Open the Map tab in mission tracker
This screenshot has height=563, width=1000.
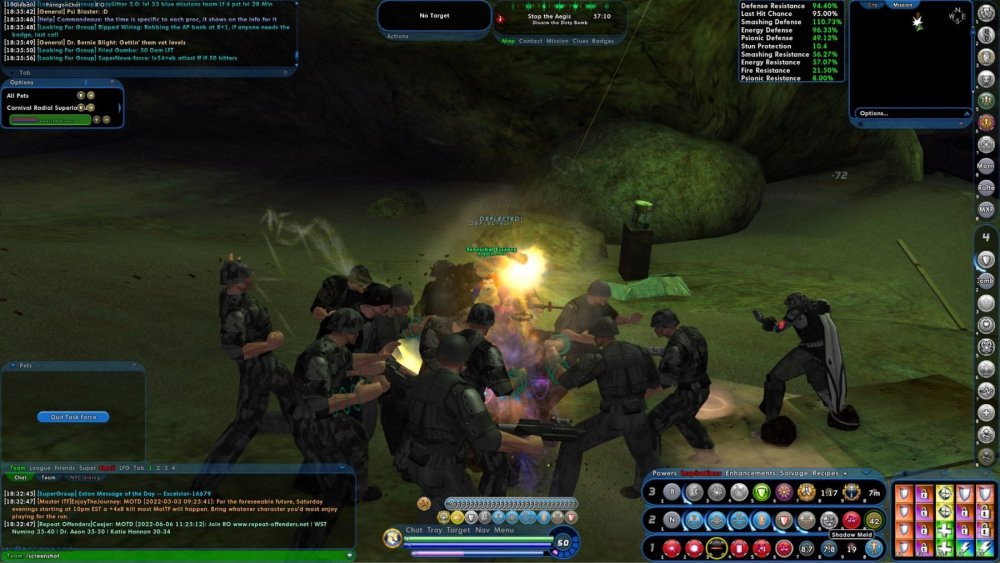[x=508, y=41]
